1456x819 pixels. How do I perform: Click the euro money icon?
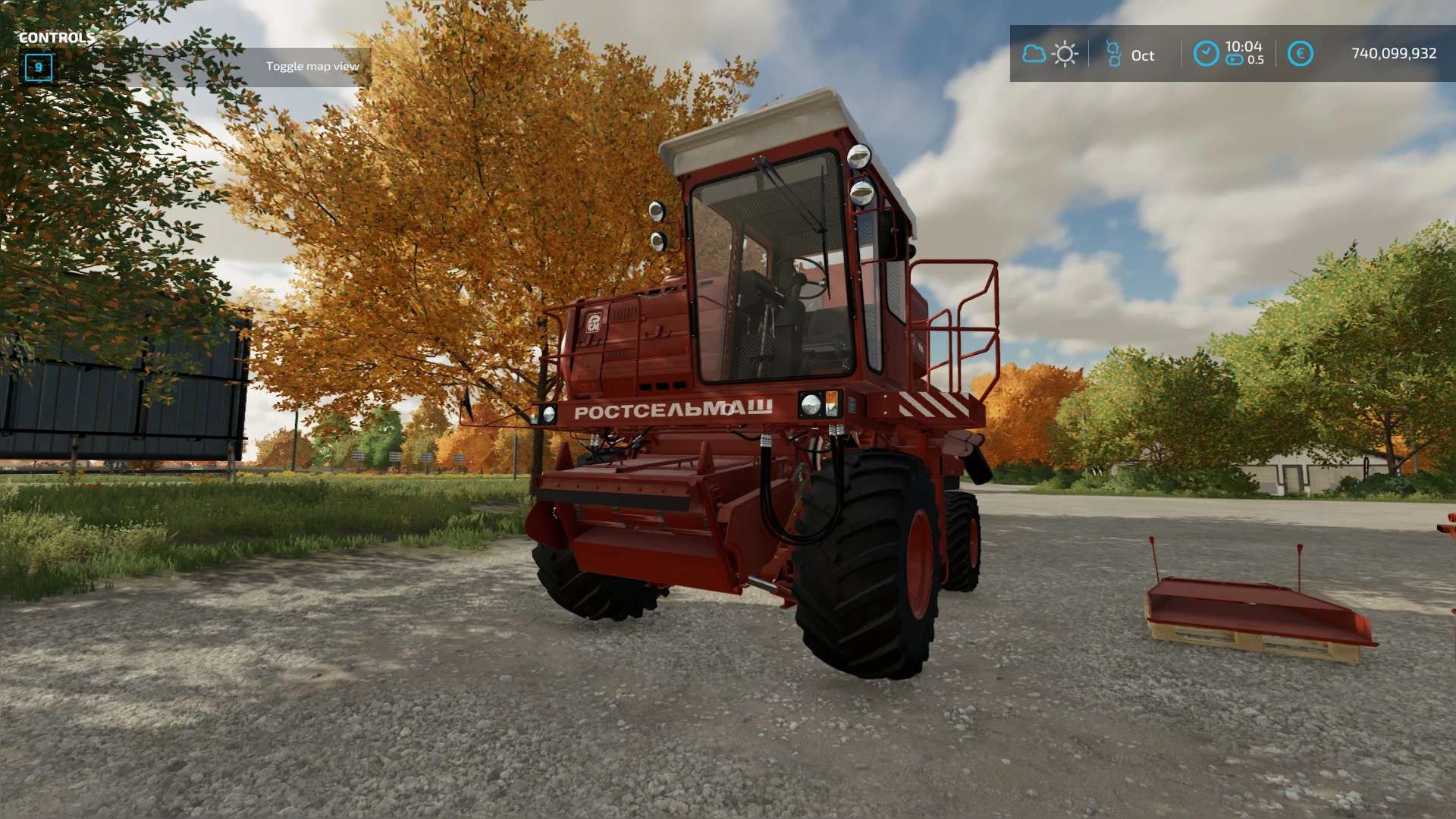coord(1300,54)
